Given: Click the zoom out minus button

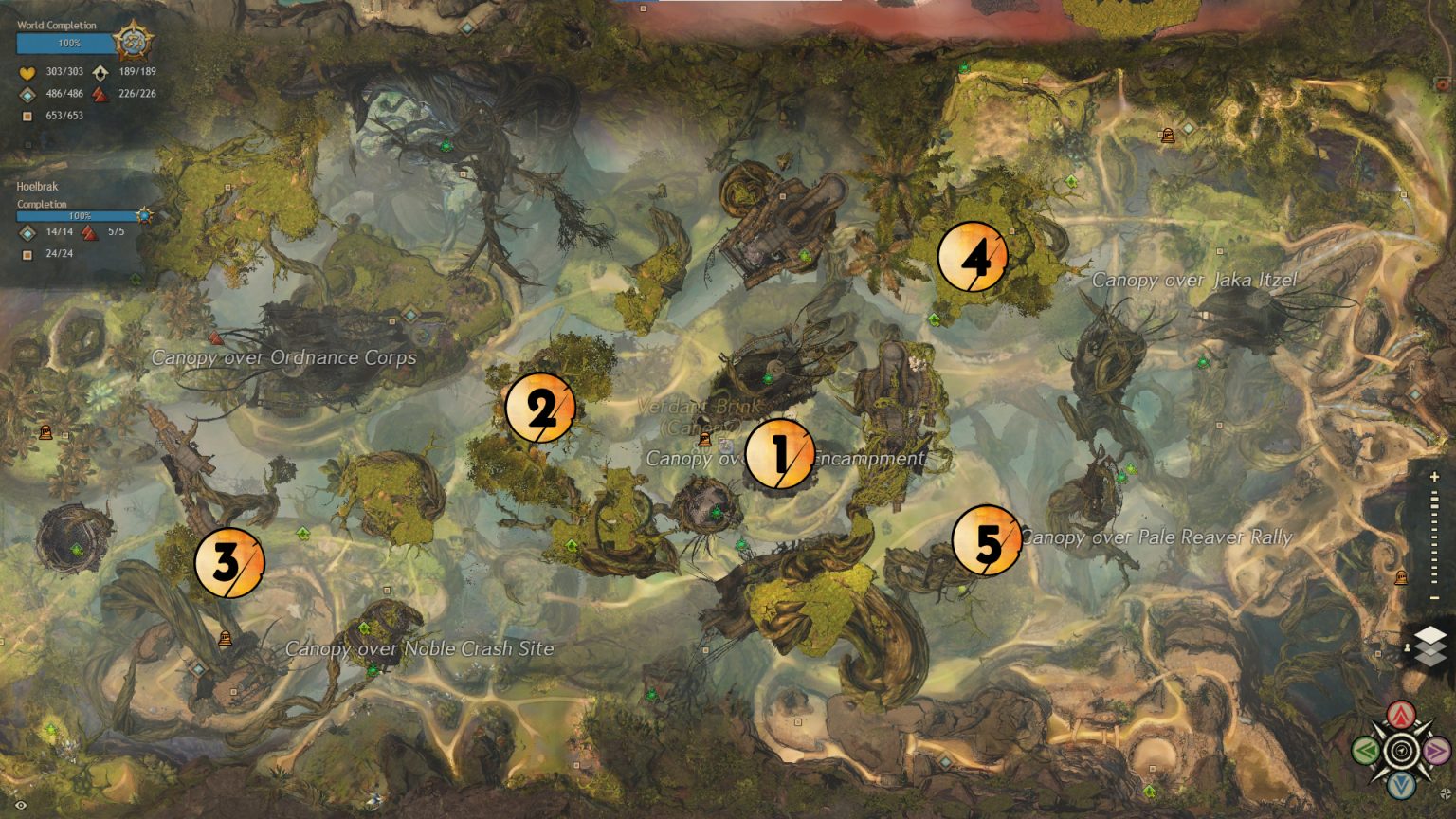Looking at the screenshot, I should pos(1434,596).
